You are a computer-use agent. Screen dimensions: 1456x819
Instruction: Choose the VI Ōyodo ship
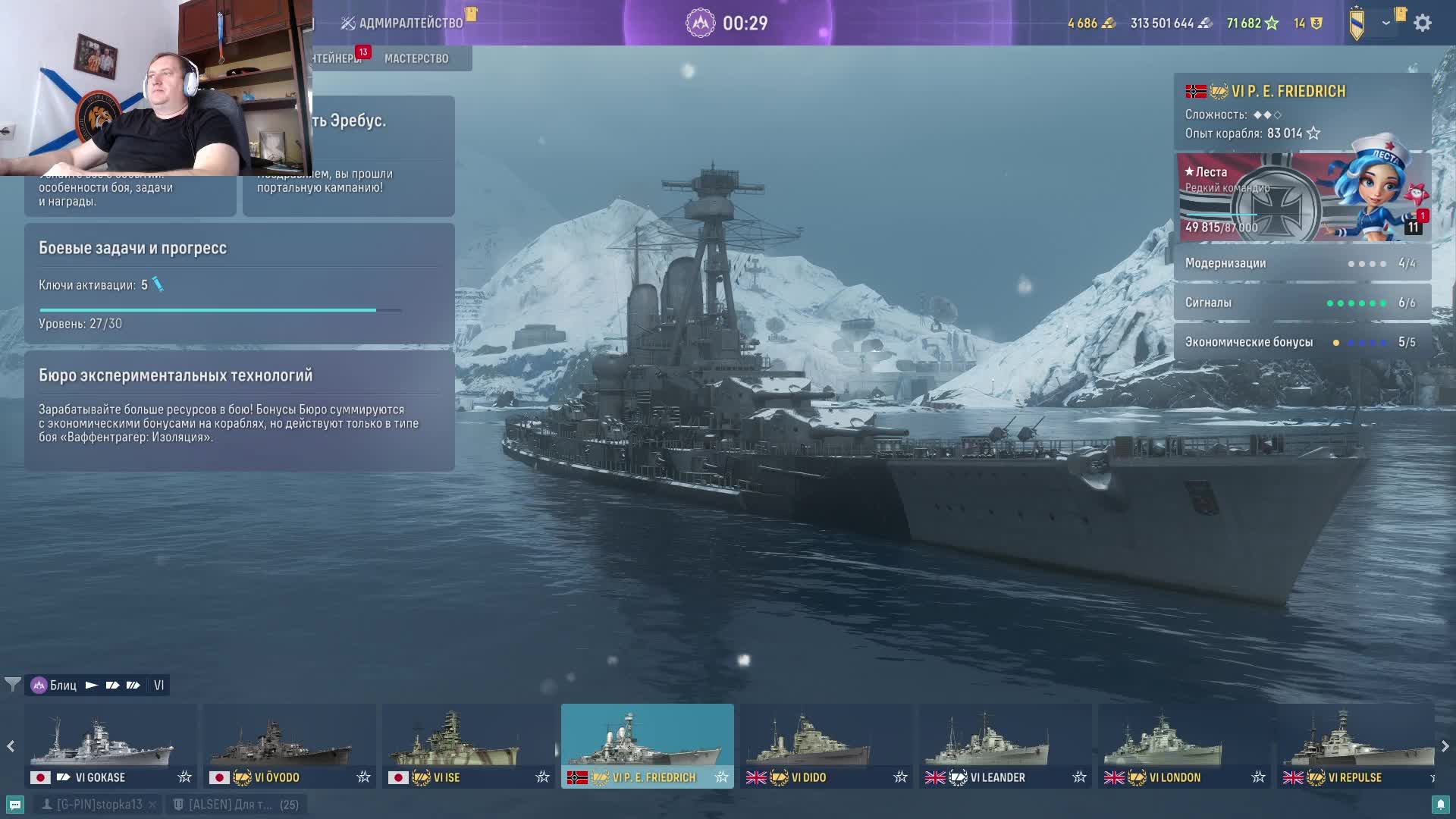pyautogui.click(x=289, y=745)
